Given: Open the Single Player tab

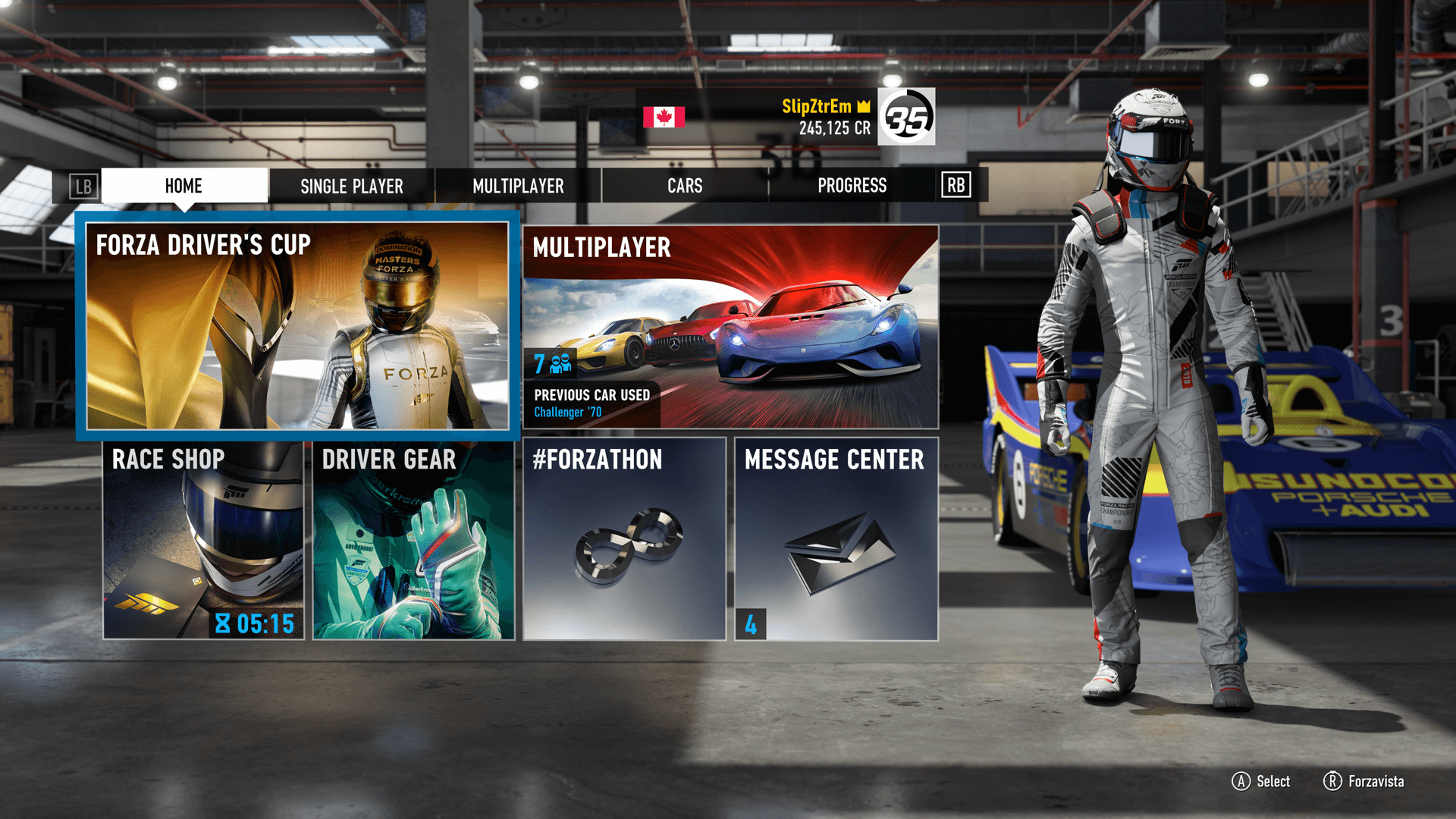Looking at the screenshot, I should 351,186.
